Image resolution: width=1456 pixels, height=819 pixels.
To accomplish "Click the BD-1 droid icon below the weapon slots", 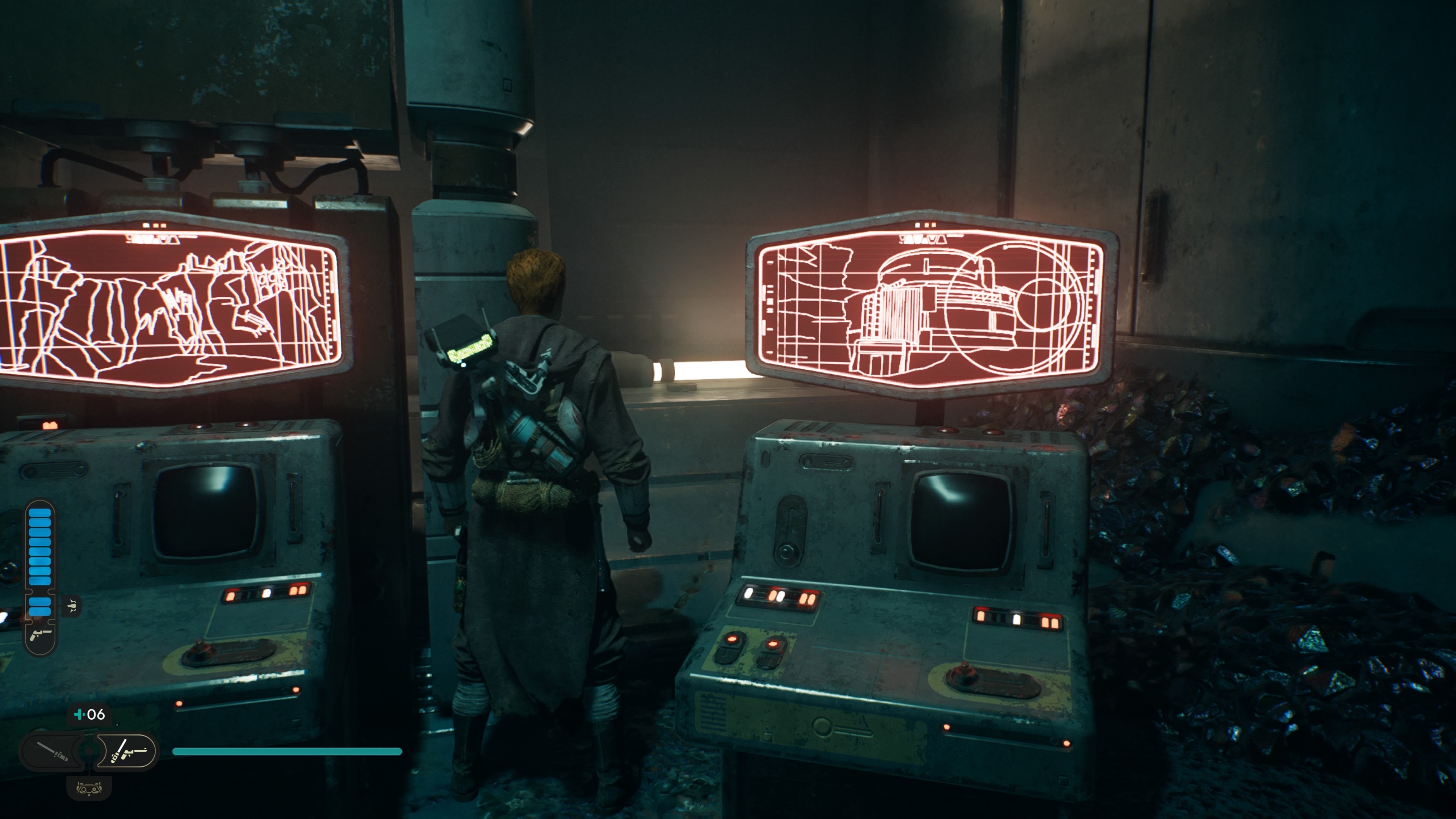I will coord(89,788).
